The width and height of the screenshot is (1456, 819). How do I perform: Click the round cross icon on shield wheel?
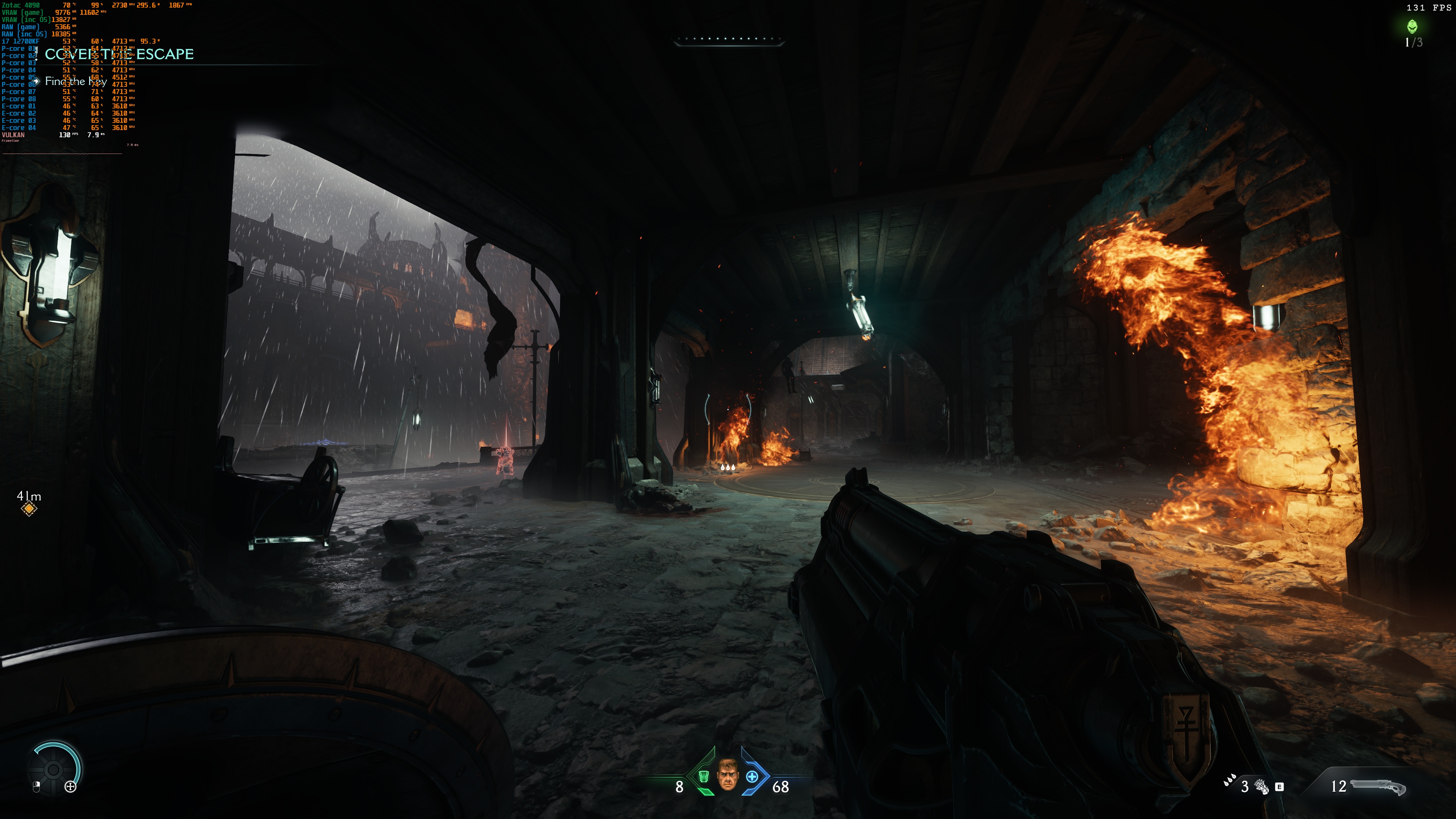(71, 786)
